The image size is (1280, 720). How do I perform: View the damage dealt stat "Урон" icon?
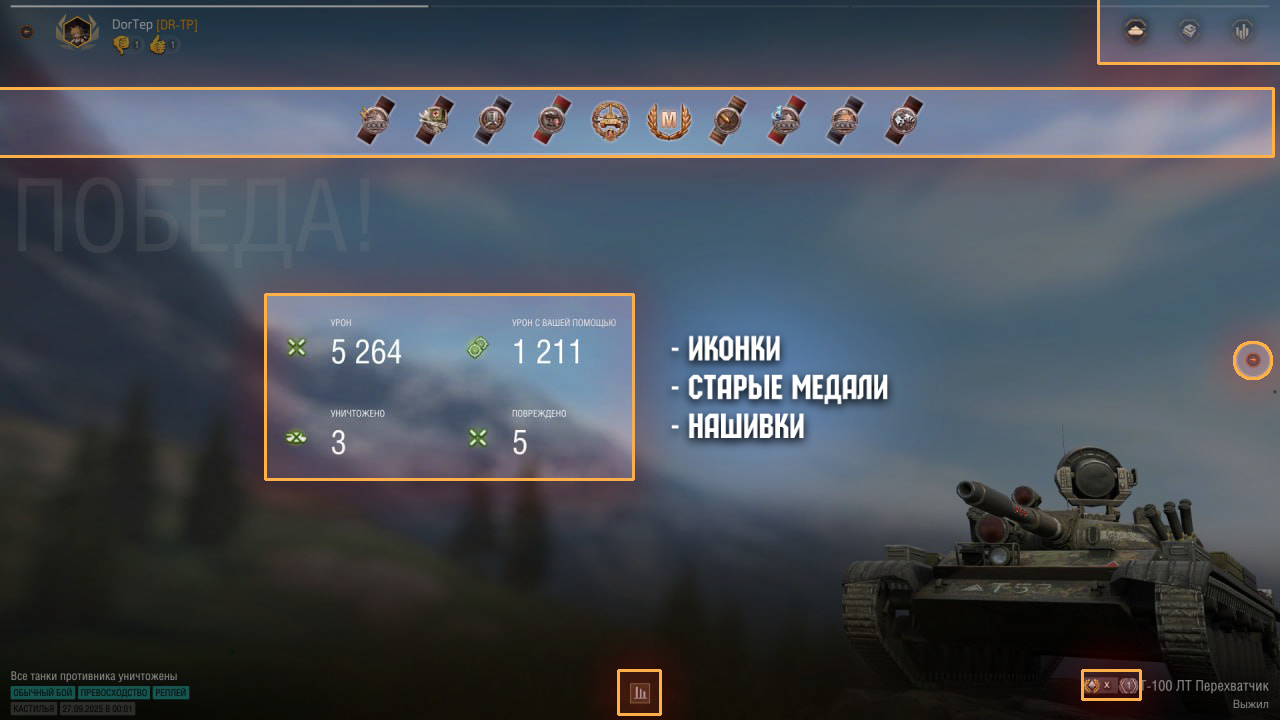click(x=296, y=347)
